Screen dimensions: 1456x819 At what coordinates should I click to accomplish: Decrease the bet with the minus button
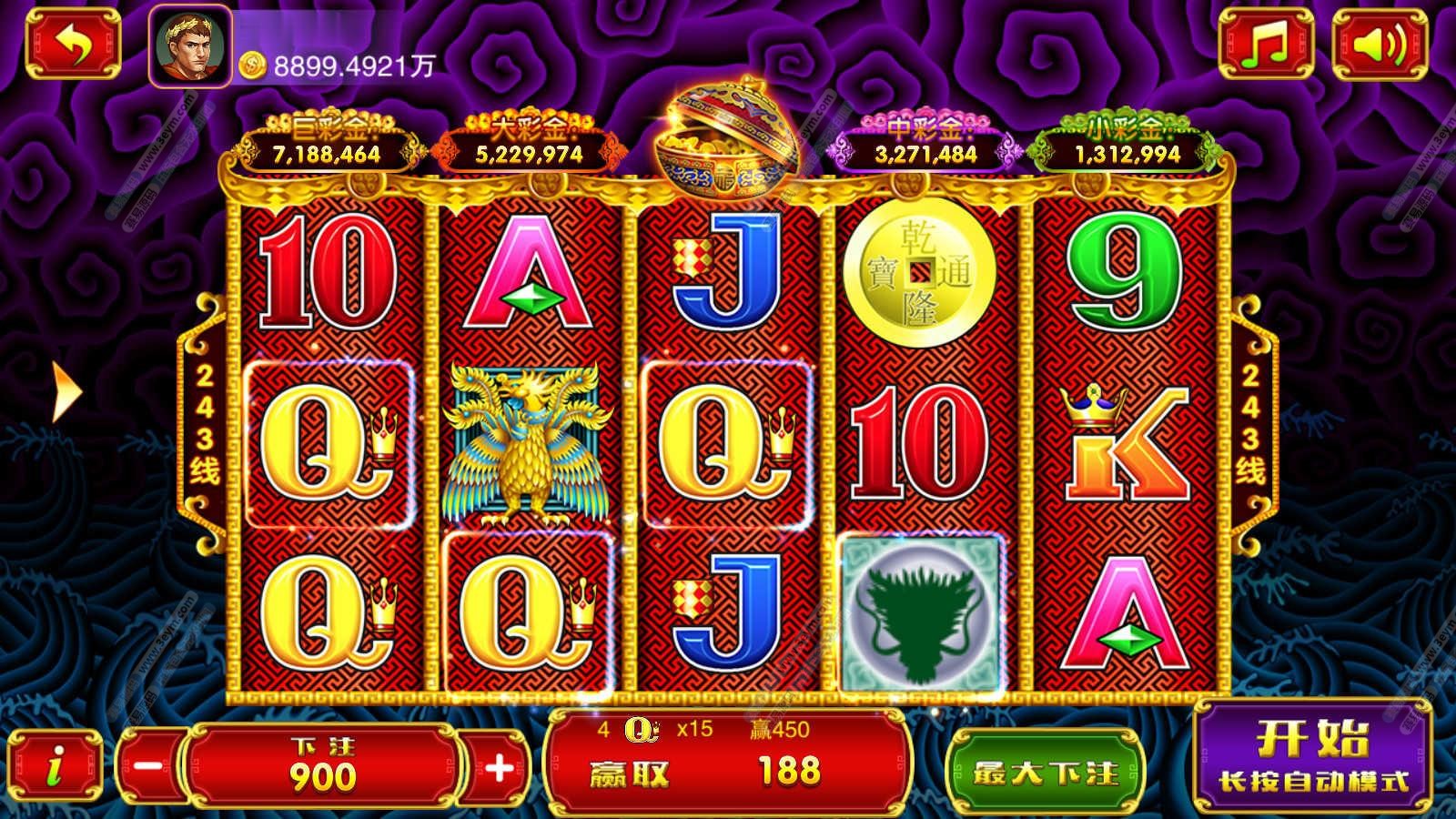(147, 767)
